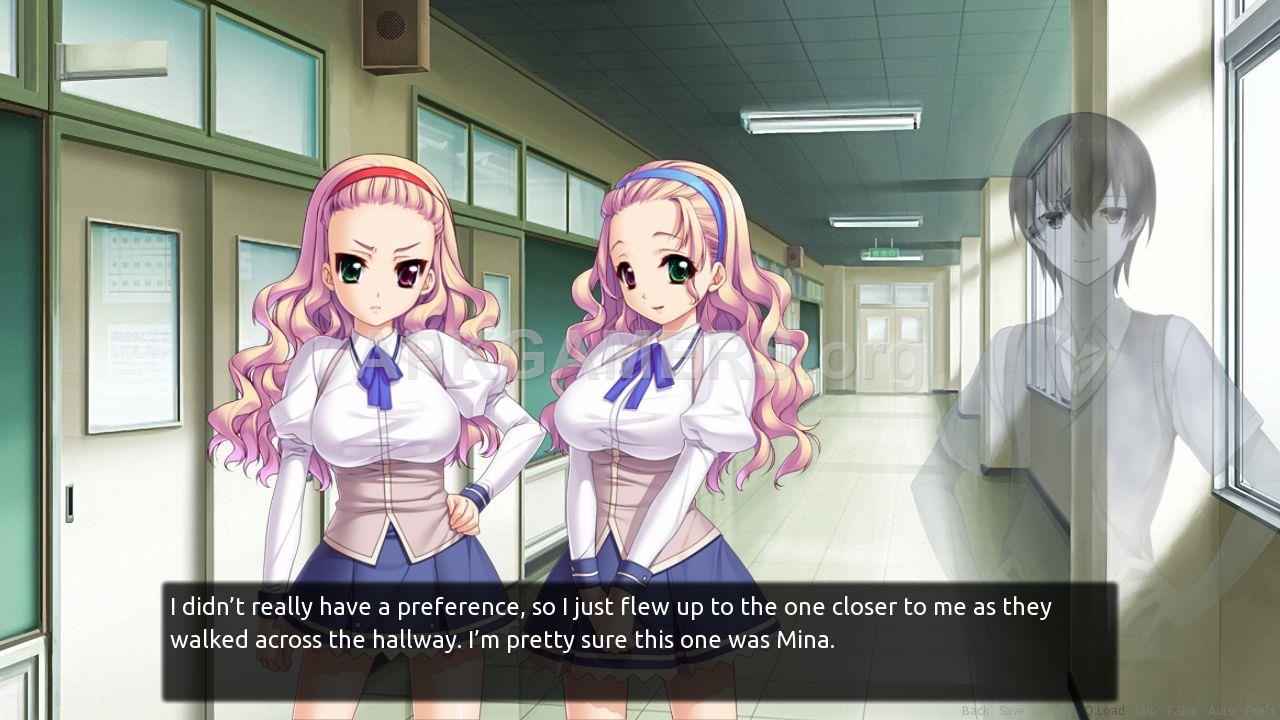The width and height of the screenshot is (1280, 720).
Task: Toggle Auto-advance mode
Action: pos(1221,711)
